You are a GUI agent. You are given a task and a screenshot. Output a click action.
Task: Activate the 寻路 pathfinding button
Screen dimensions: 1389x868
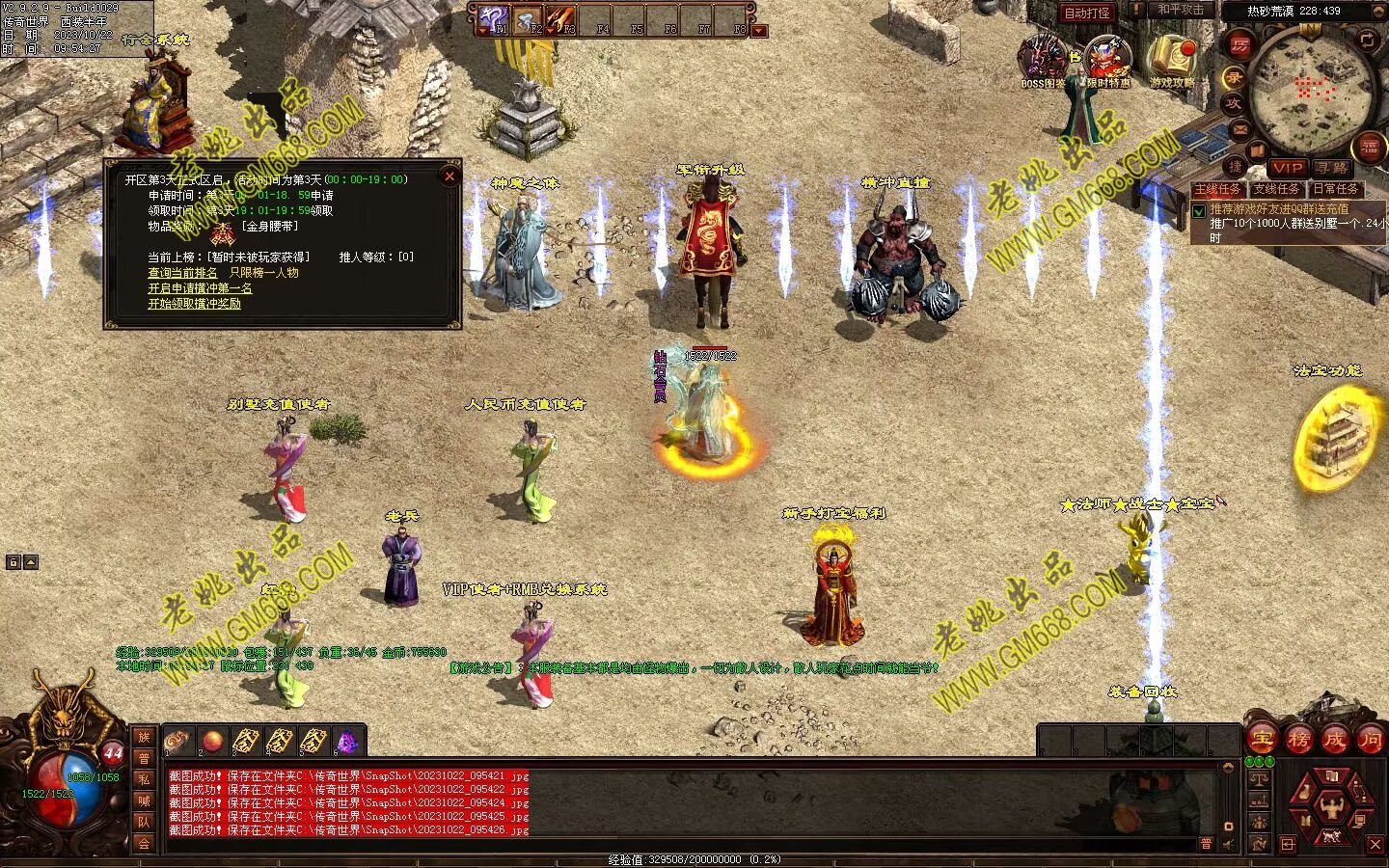click(x=1332, y=168)
